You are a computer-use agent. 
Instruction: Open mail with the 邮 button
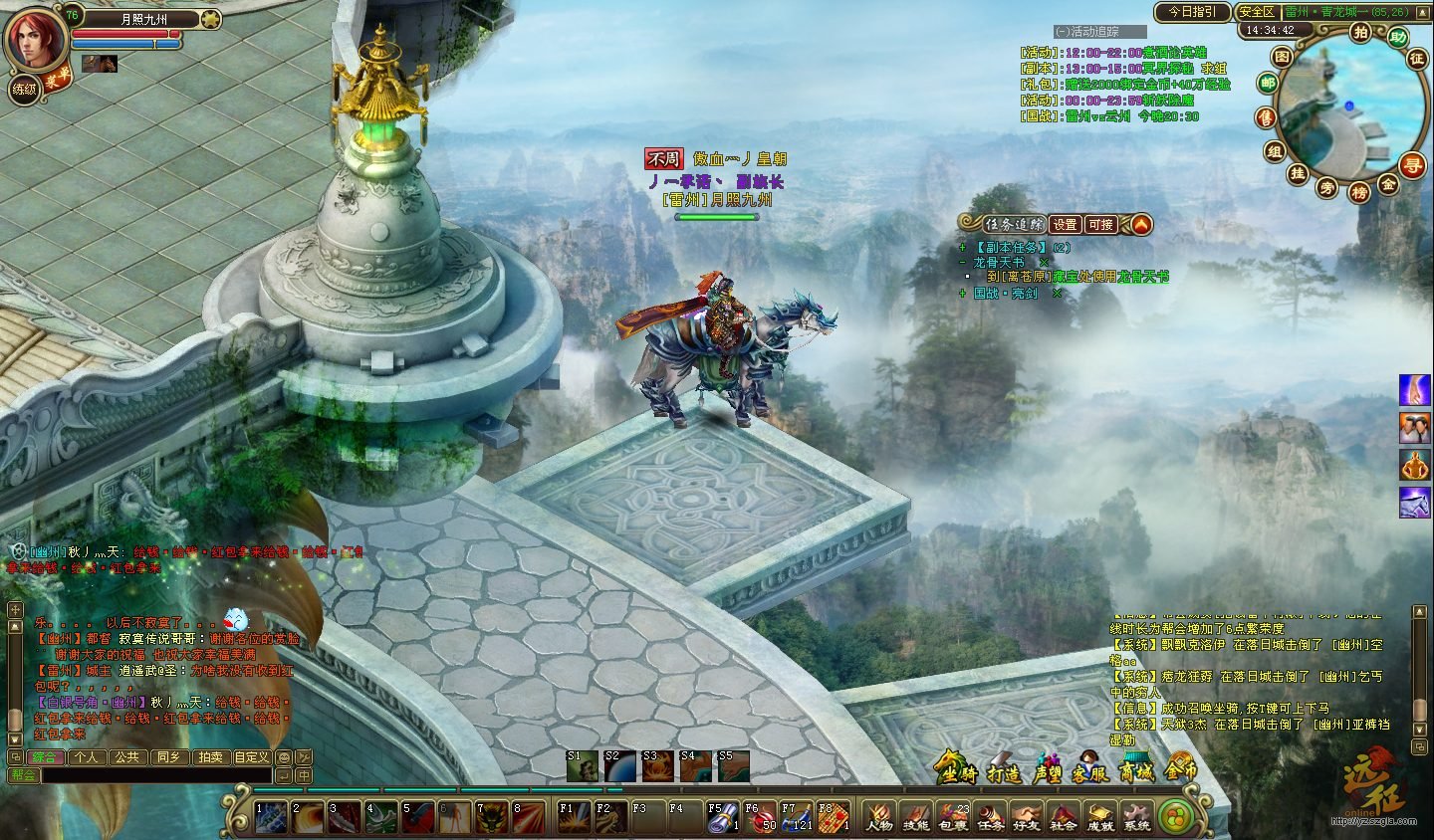pos(1267,84)
